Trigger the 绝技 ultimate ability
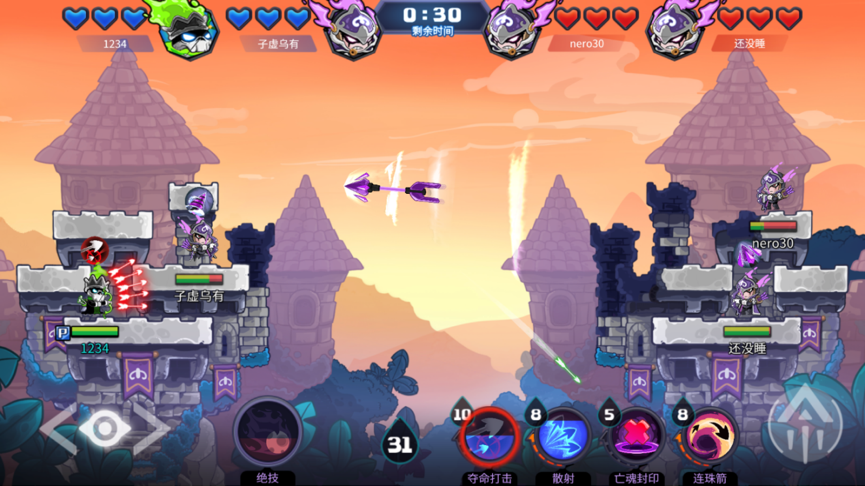 click(267, 432)
